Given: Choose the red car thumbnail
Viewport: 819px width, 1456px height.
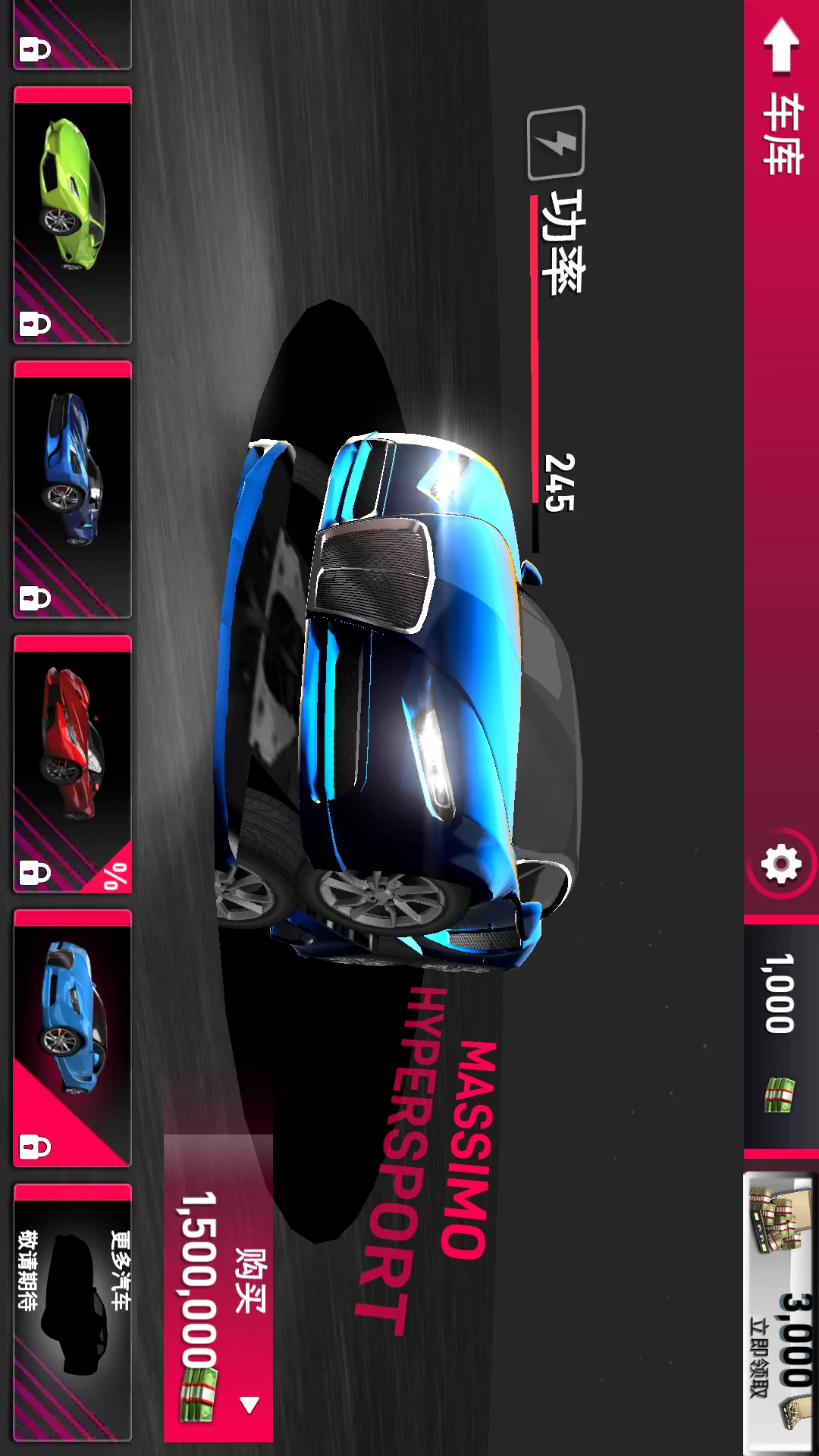Looking at the screenshot, I should pos(73,764).
